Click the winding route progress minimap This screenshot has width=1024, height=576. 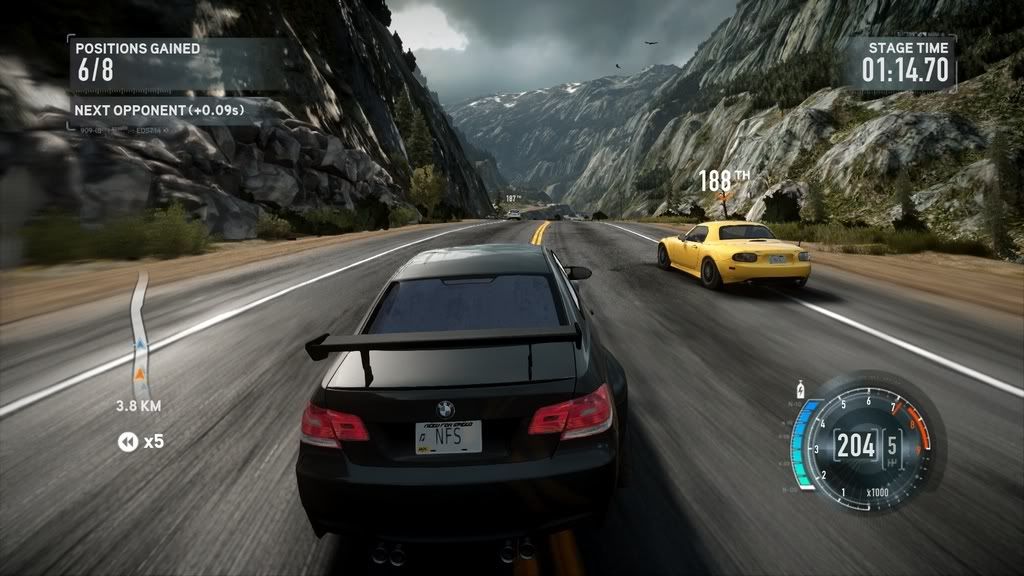140,333
